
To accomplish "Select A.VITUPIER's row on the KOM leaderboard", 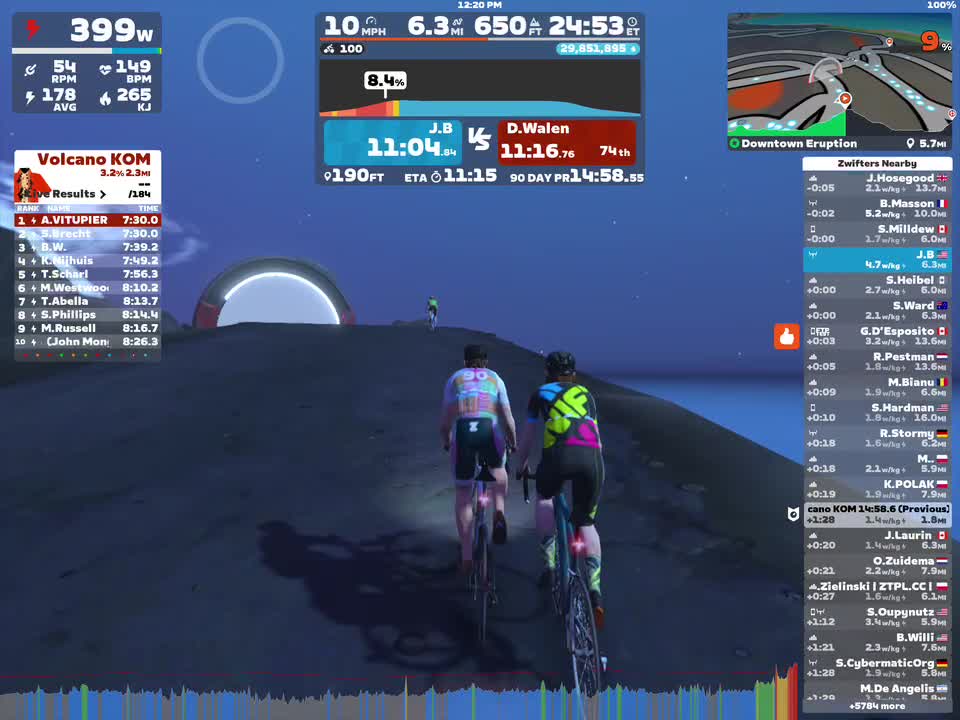I will click(x=87, y=220).
